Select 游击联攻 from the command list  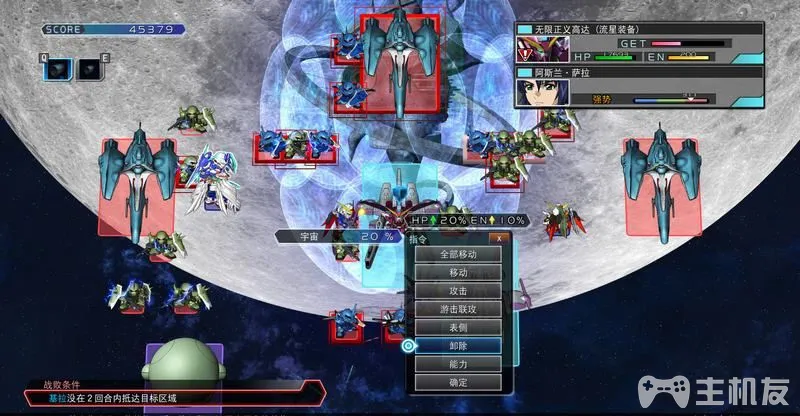[457, 309]
